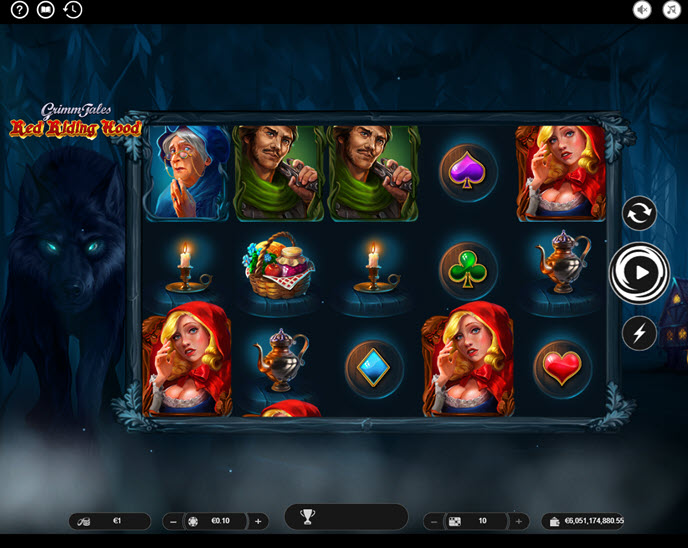Open the trophy tournaments panel

[308, 517]
